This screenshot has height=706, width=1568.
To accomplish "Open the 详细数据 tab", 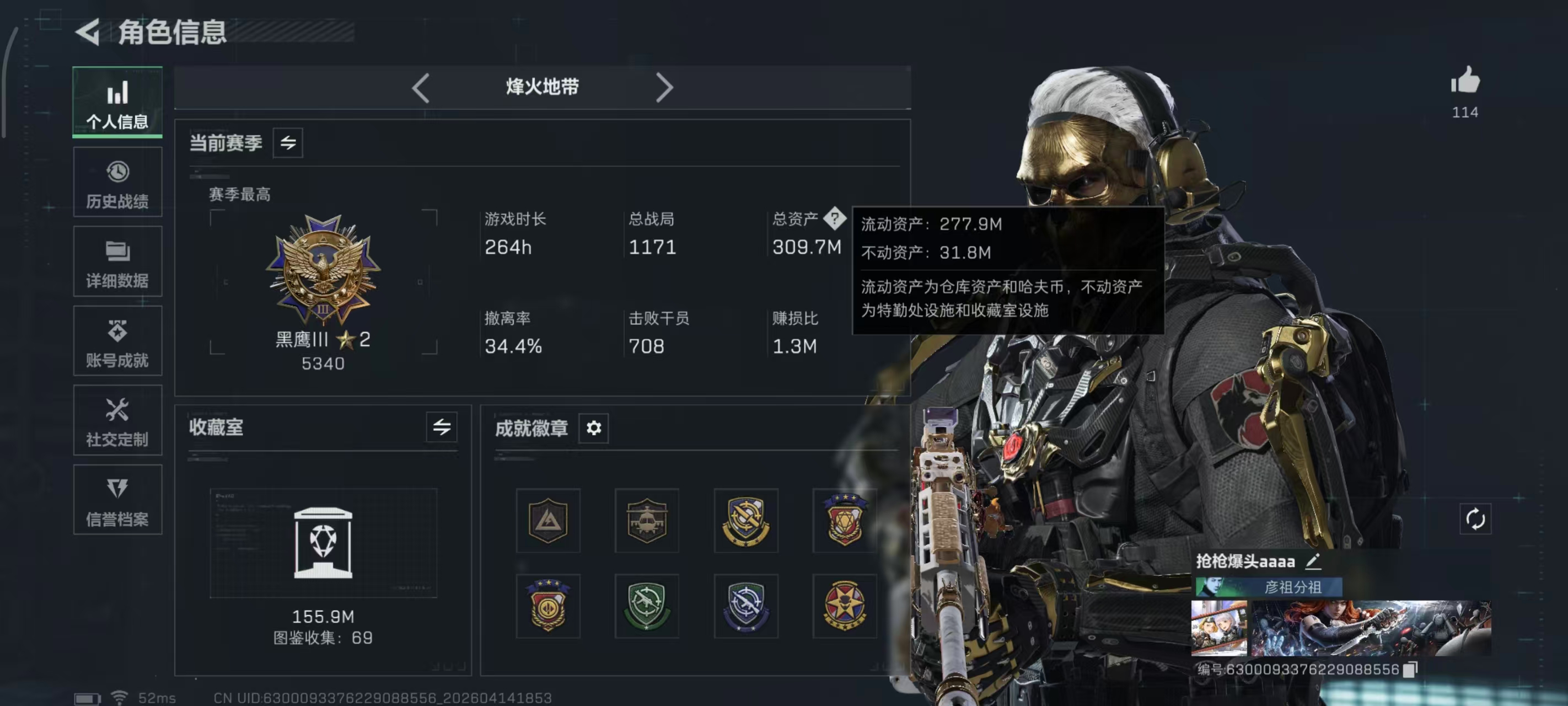I will coord(117,262).
